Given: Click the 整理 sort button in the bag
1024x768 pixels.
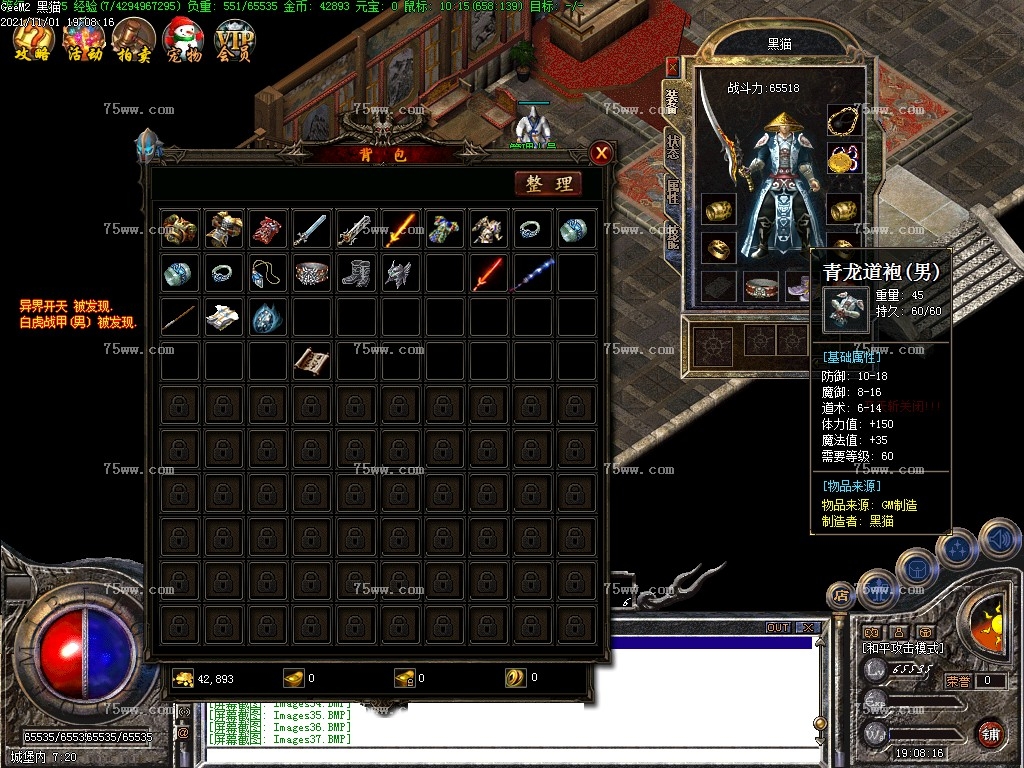Looking at the screenshot, I should (x=548, y=183).
